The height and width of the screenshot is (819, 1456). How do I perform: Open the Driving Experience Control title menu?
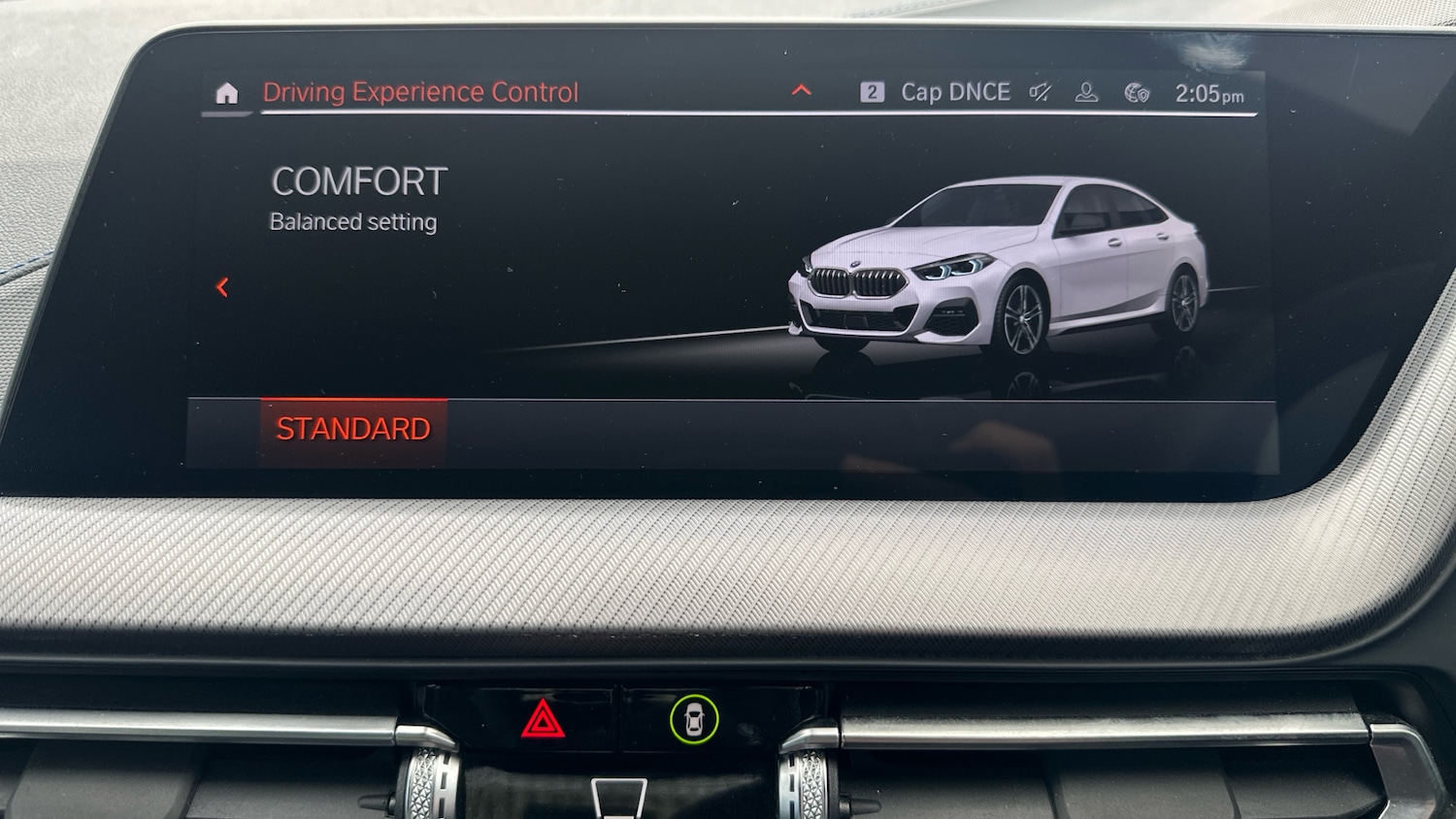(x=421, y=91)
